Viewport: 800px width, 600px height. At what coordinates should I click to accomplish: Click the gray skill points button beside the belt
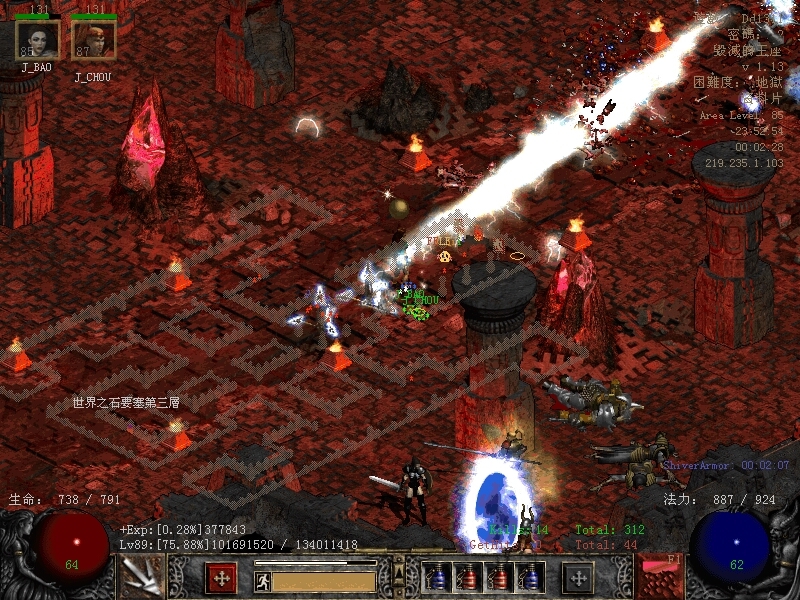[578, 578]
